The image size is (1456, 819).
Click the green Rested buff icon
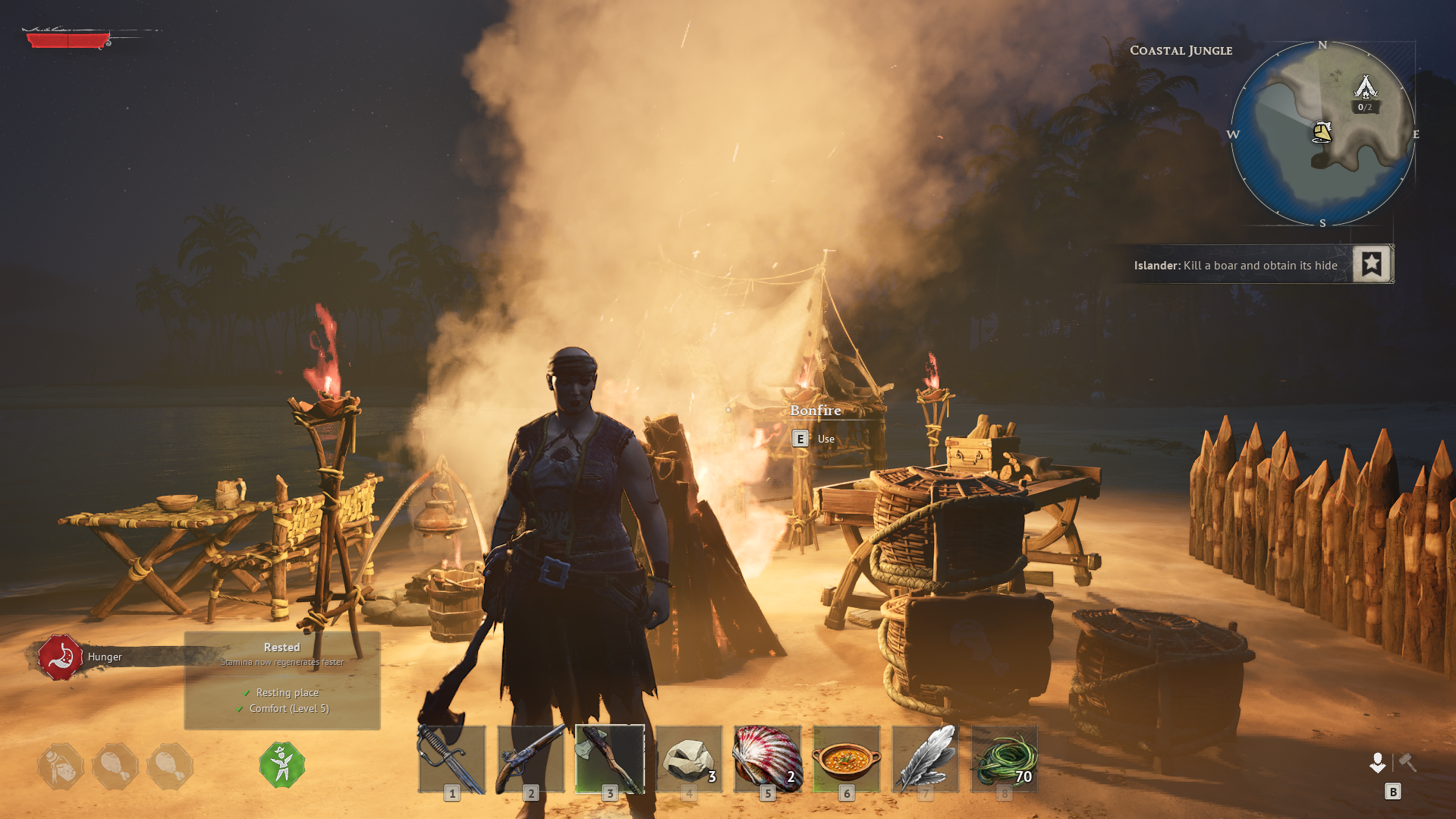(282, 765)
